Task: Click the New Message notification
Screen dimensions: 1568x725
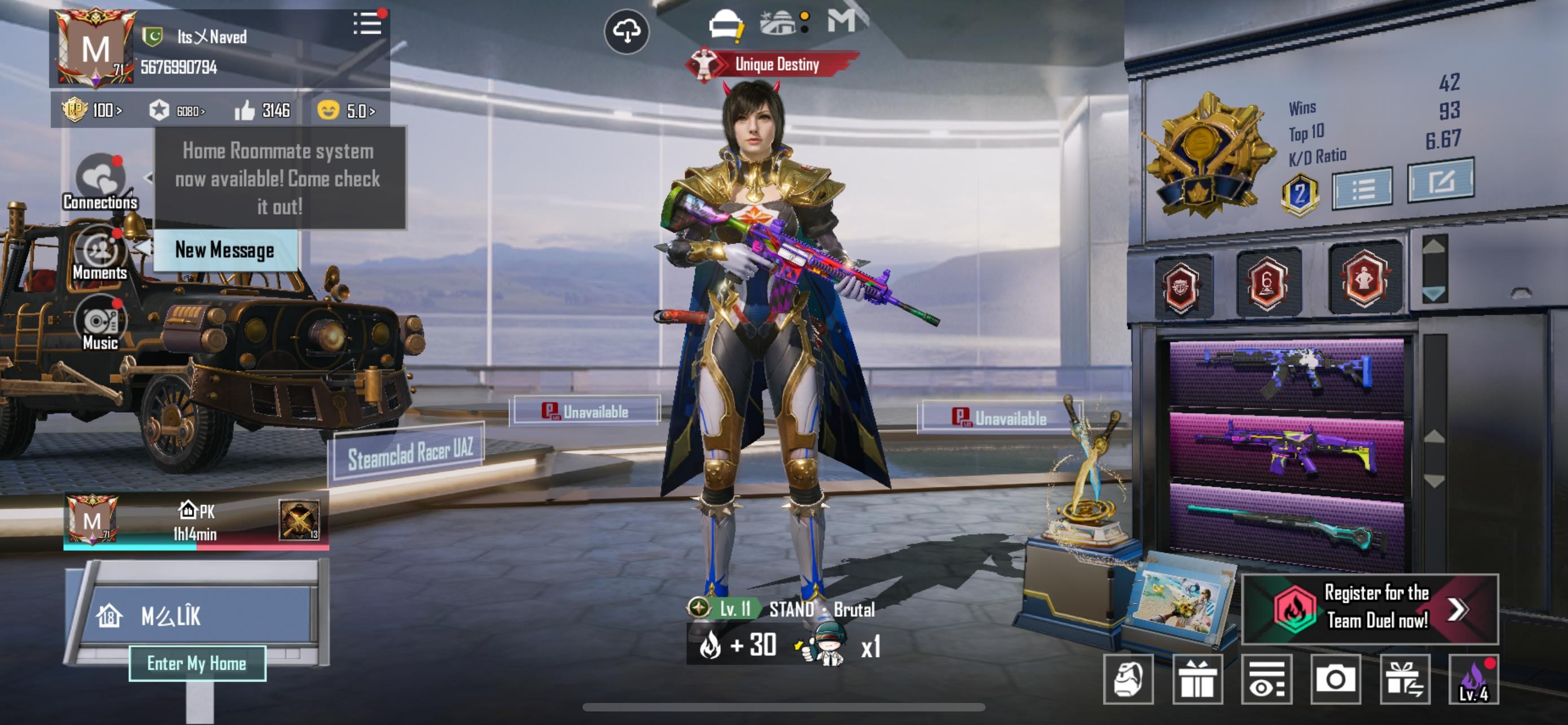Action: (225, 250)
